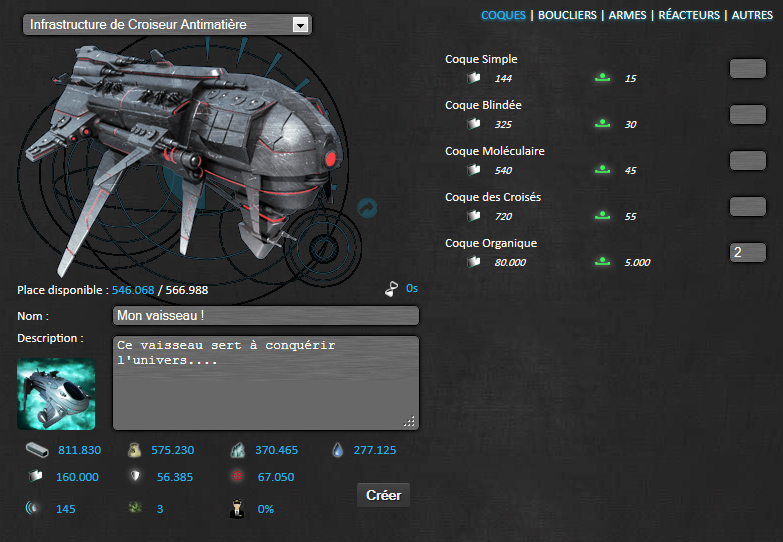
Task: Open the ship infrastructure dropdown
Action: (x=167, y=25)
